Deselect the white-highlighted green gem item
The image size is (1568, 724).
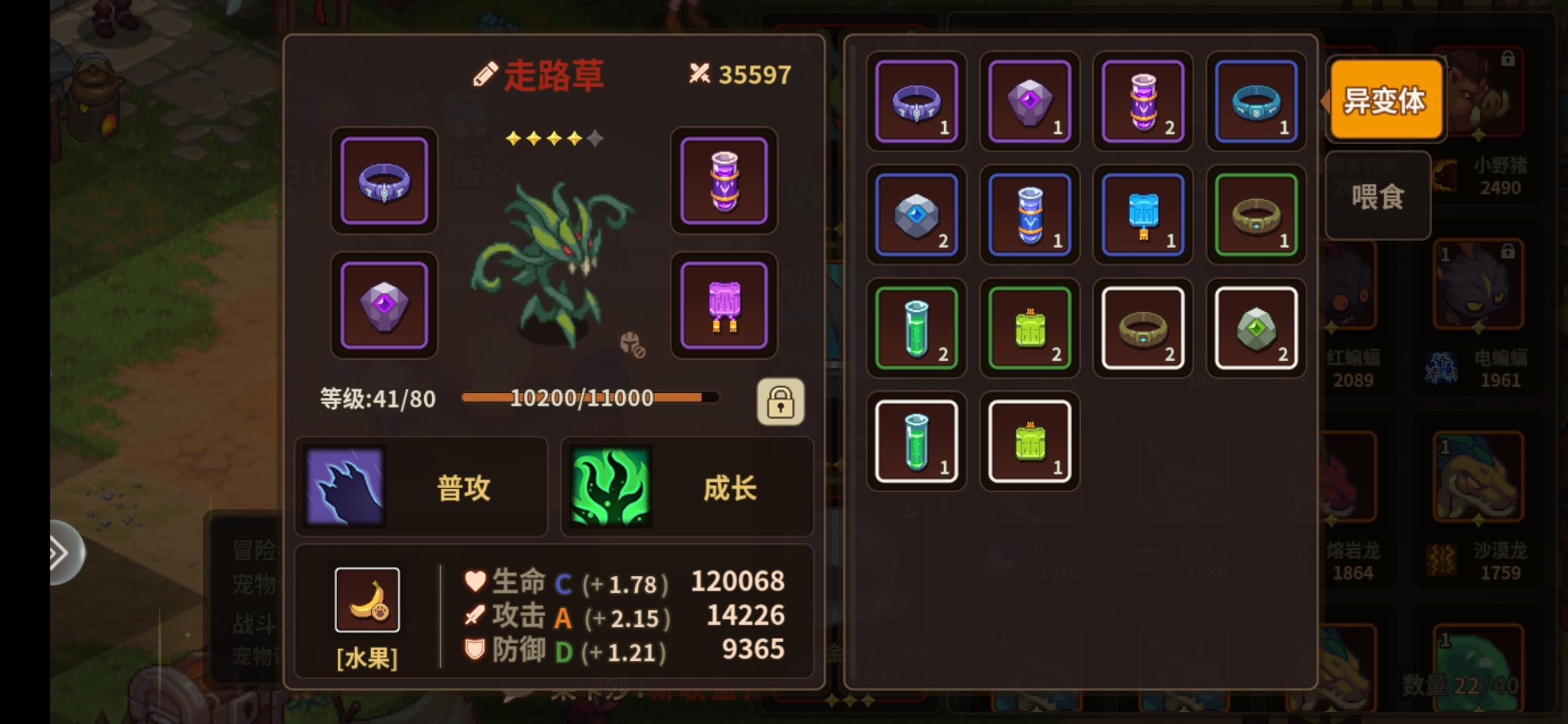click(1254, 328)
